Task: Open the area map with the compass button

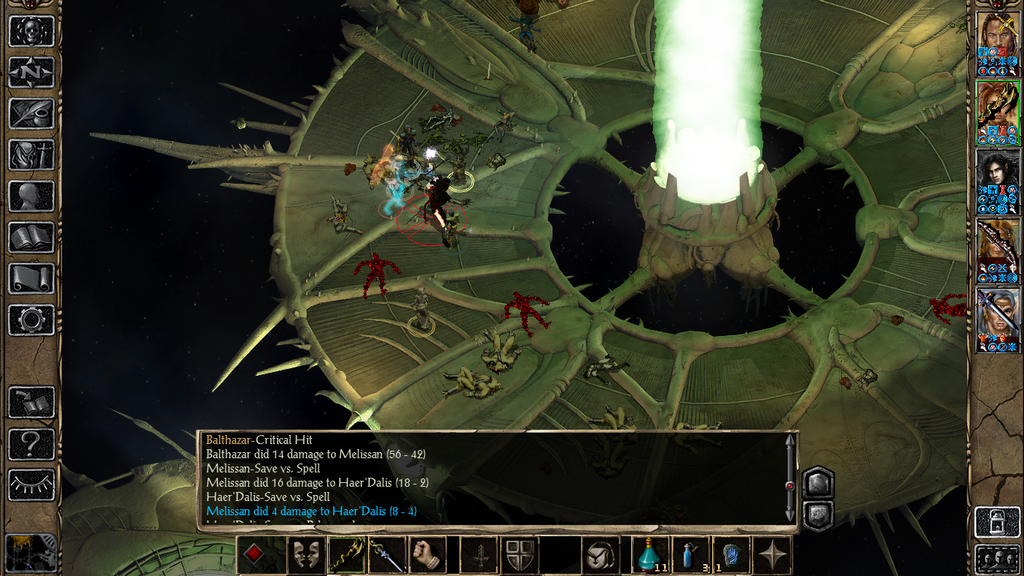Action: pyautogui.click(x=31, y=72)
